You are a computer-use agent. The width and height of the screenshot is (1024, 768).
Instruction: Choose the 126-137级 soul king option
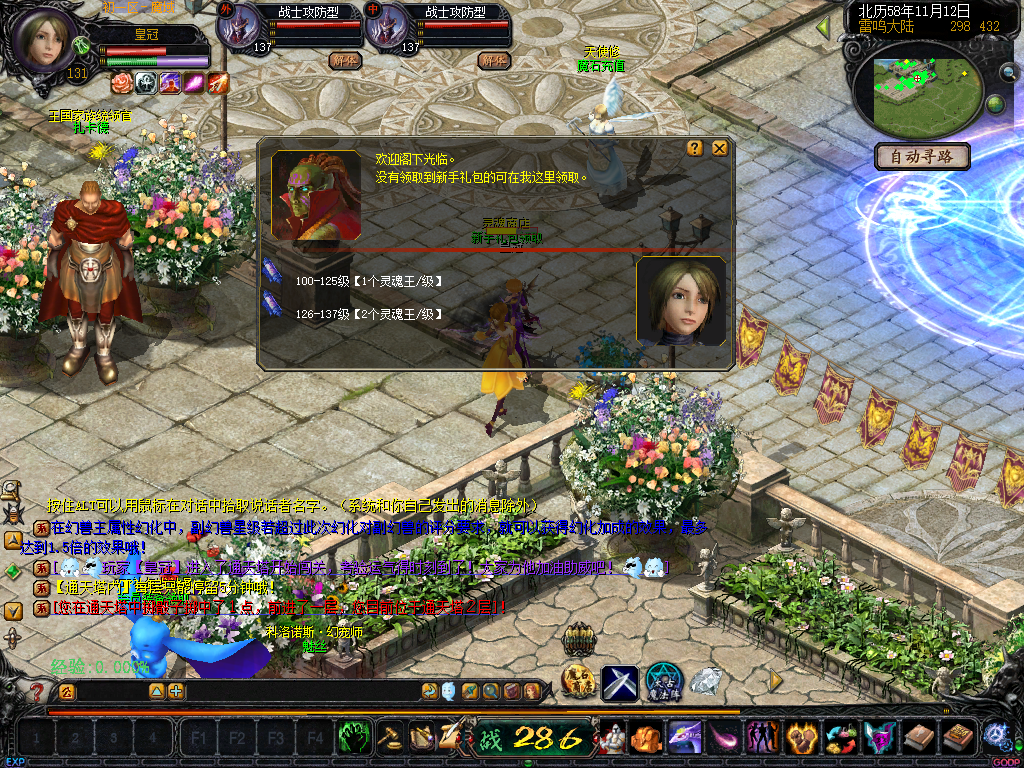pyautogui.click(x=368, y=314)
